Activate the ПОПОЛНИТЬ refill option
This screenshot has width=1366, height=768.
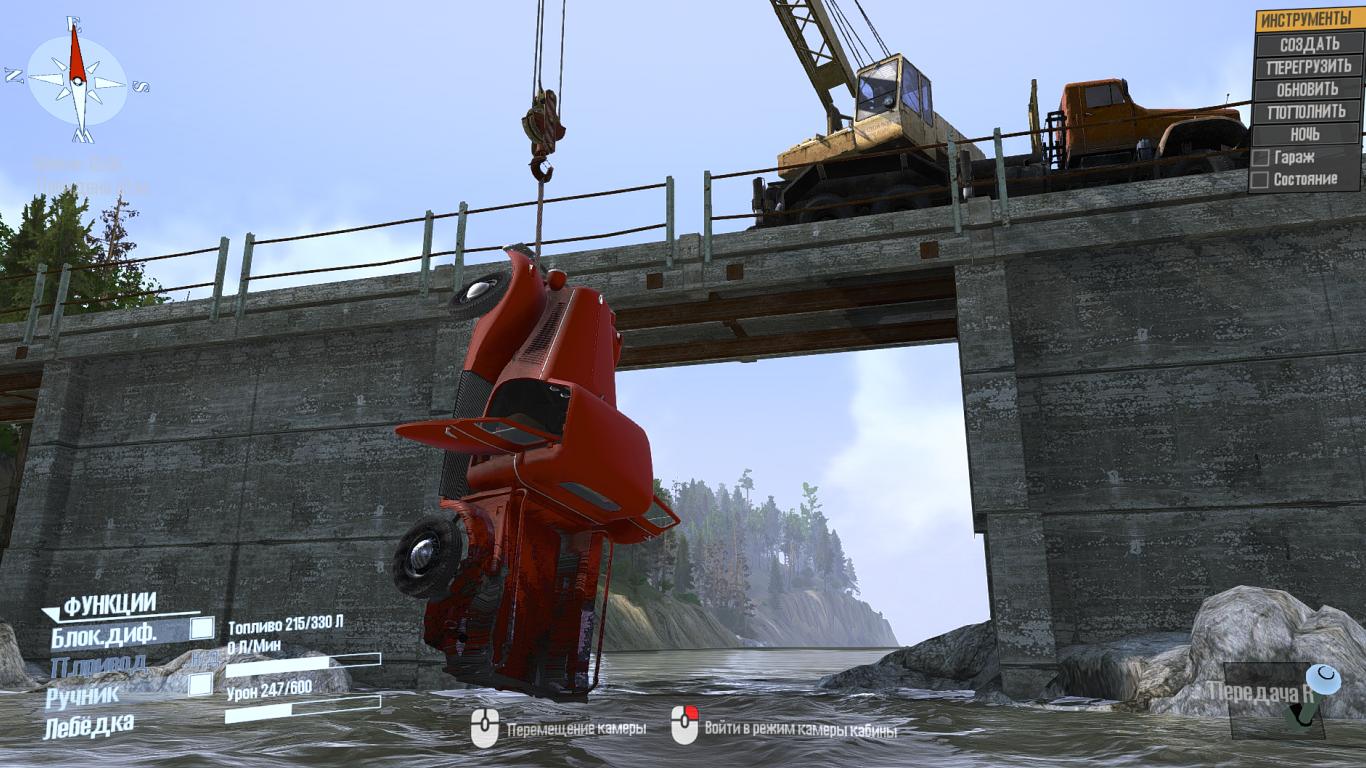[x=1308, y=112]
